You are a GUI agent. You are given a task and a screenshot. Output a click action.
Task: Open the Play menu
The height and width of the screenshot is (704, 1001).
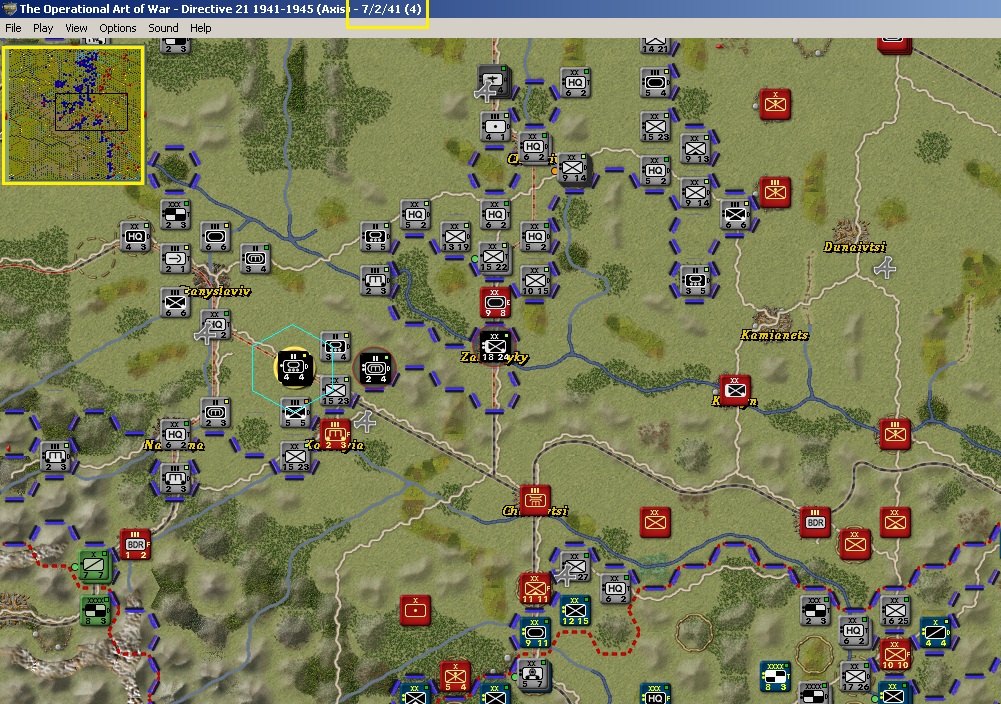pos(43,28)
